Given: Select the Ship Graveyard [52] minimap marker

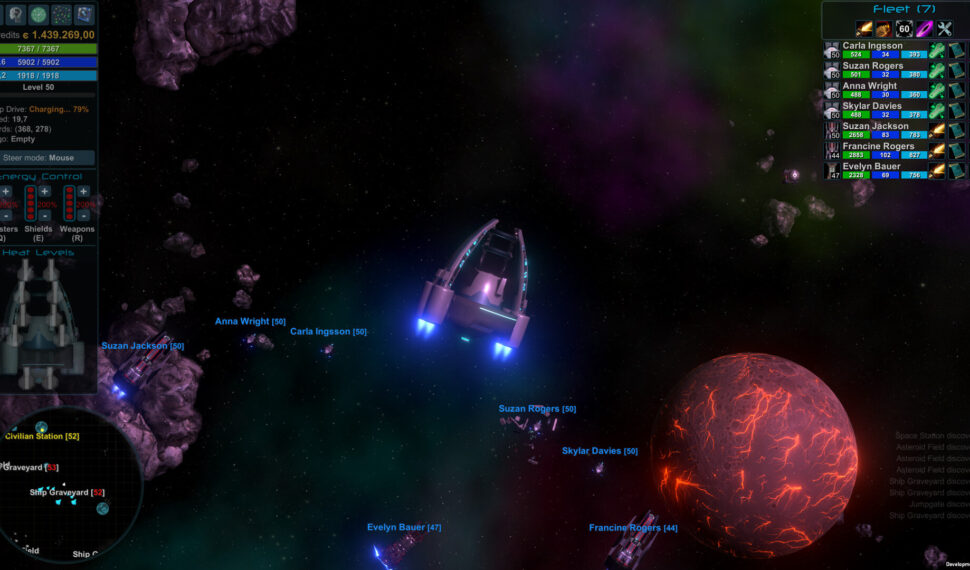Looking at the screenshot, I should 66,492.
